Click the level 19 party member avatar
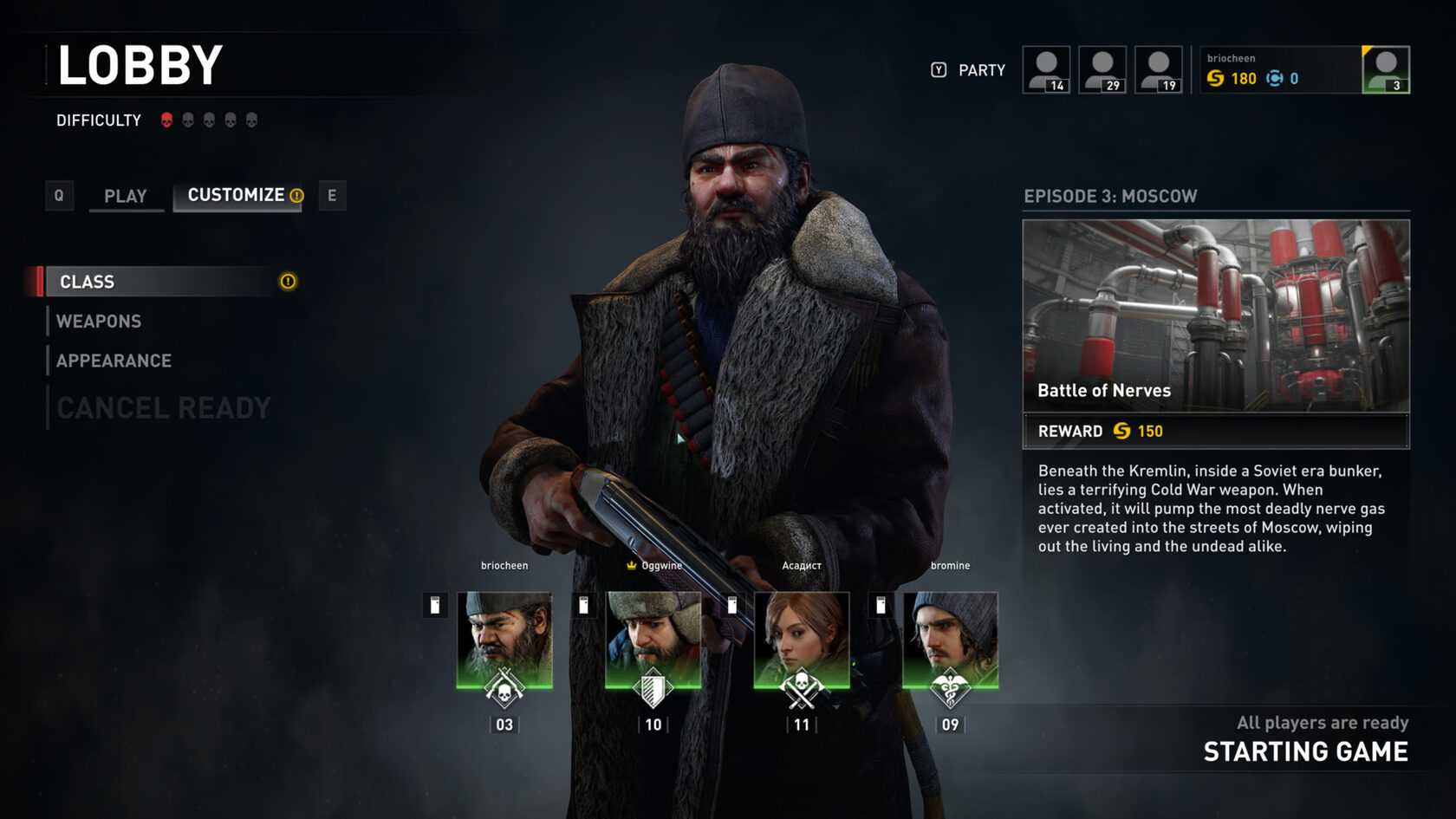Viewport: 1456px width, 819px height. click(1159, 69)
